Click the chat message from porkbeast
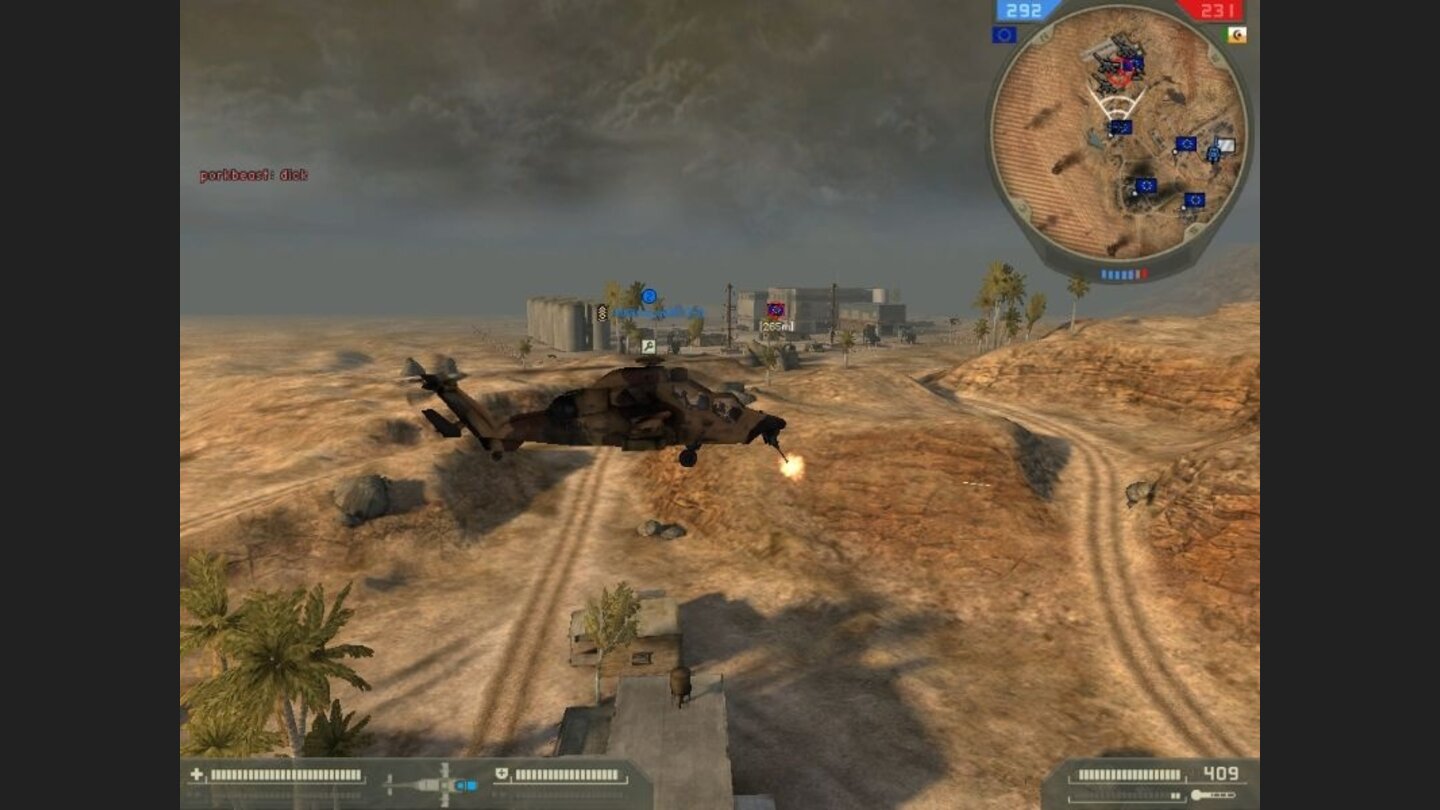1440x810 pixels. click(253, 173)
